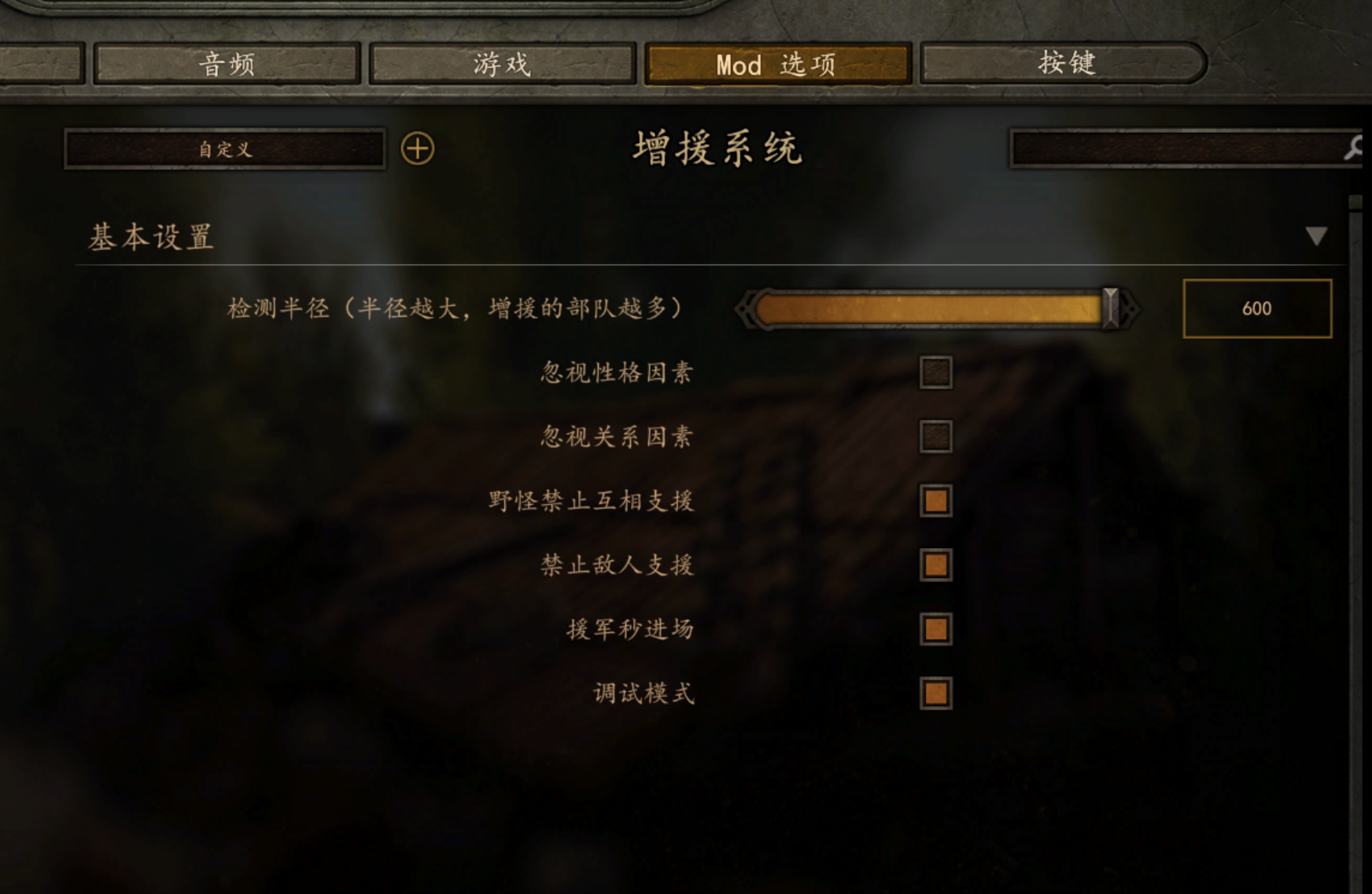1372x894 pixels.
Task: Disable the 野怪禁止互相支援 checkbox
Action: 935,502
